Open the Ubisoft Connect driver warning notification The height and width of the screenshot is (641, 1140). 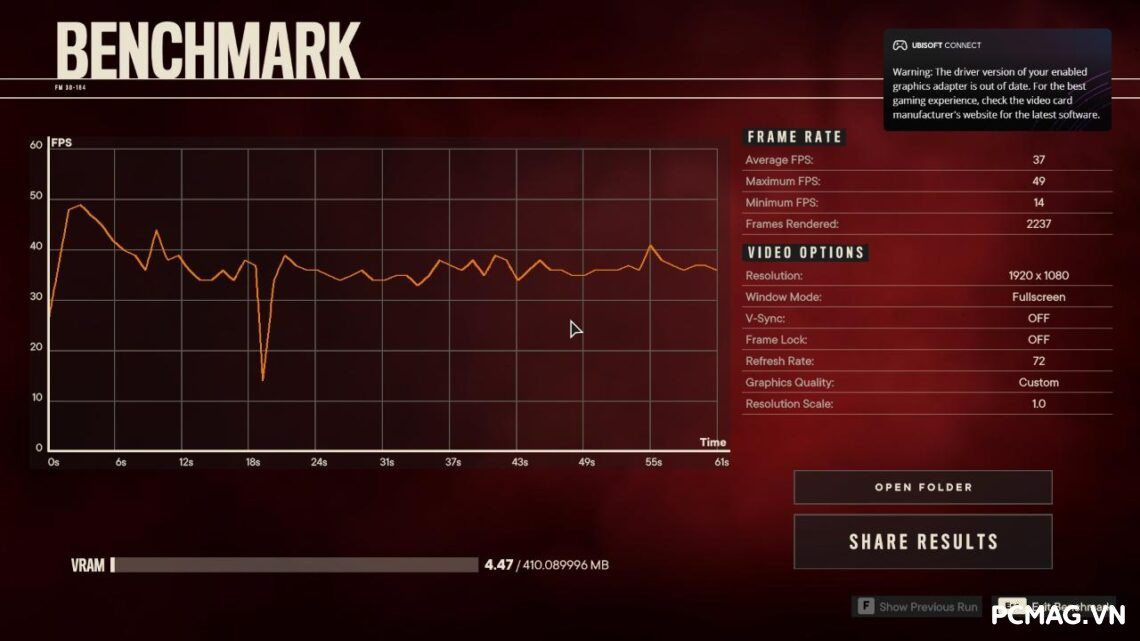click(x=996, y=80)
